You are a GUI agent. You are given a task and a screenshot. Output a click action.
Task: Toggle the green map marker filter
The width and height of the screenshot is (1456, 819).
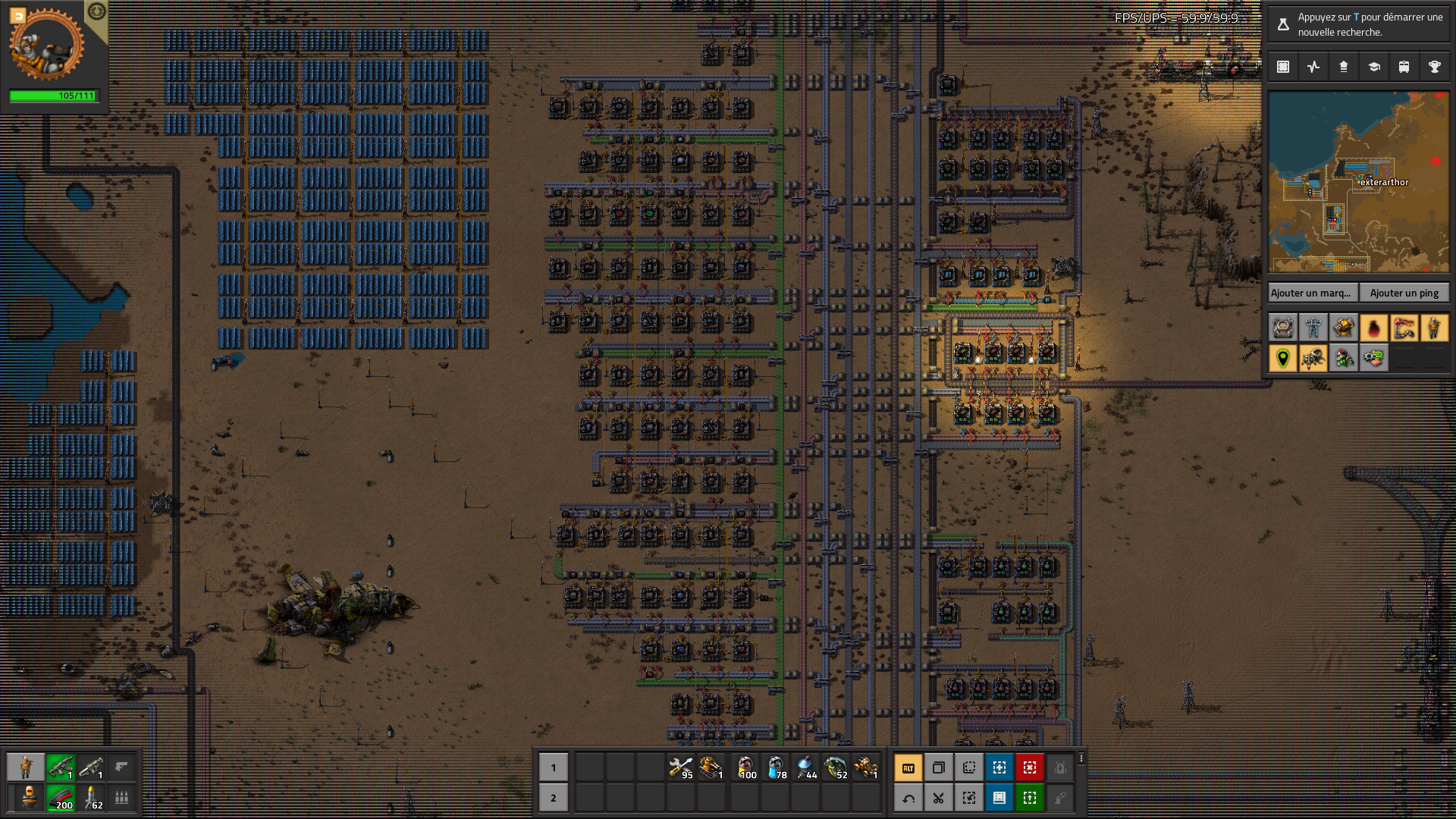1282,358
